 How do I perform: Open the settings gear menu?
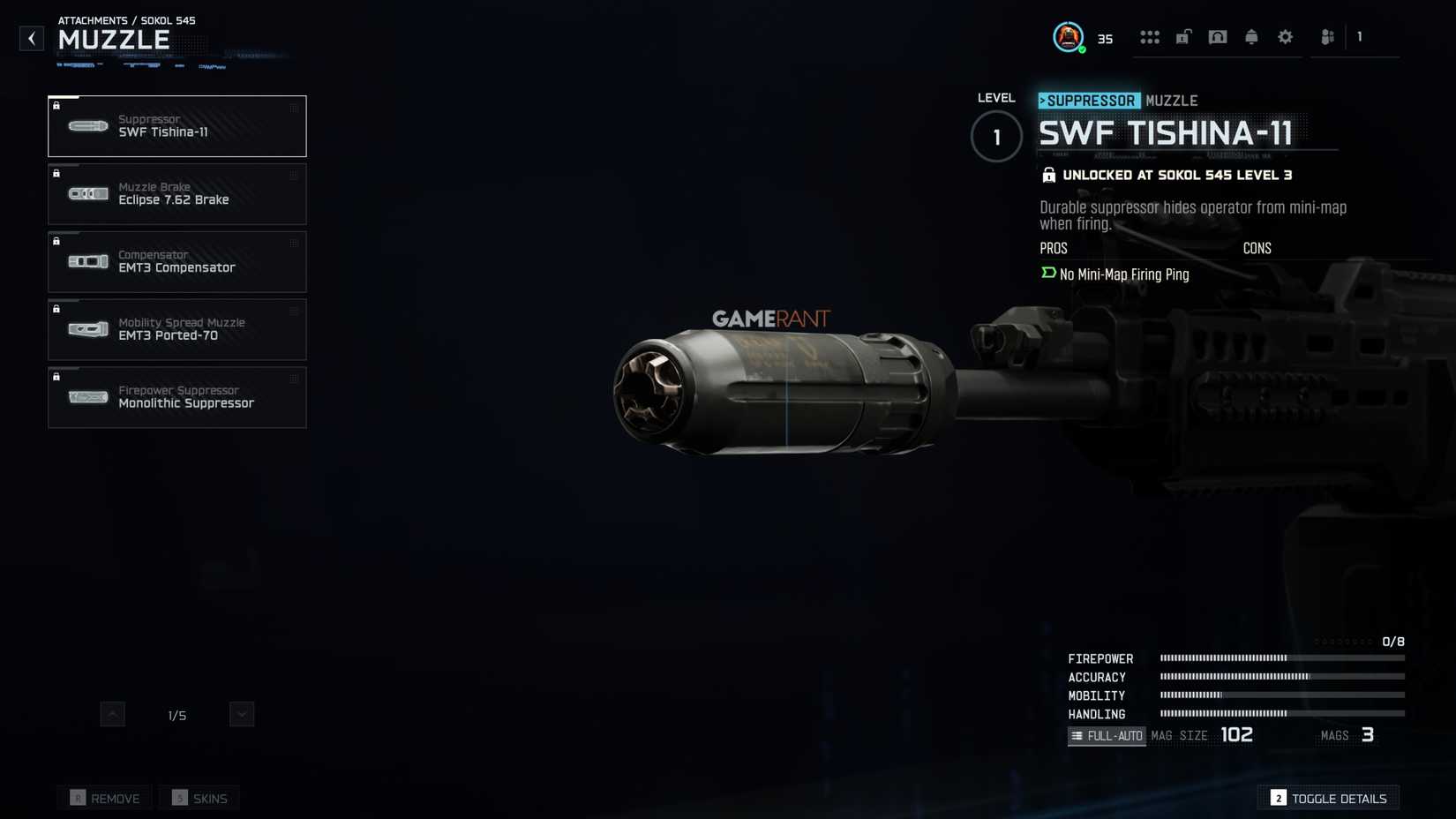(x=1285, y=37)
